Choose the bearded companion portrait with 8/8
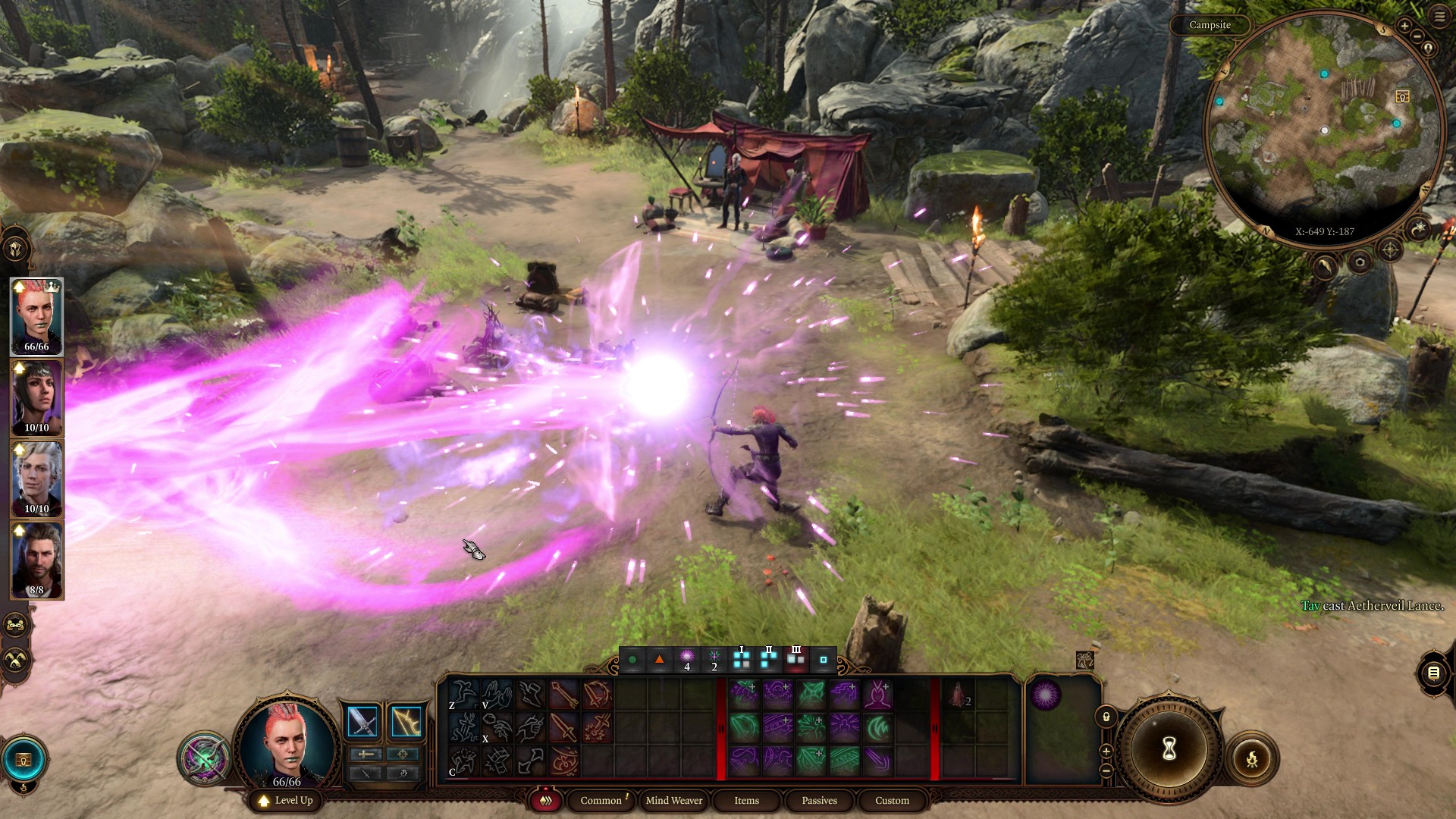Viewport: 1456px width, 819px height. click(36, 560)
